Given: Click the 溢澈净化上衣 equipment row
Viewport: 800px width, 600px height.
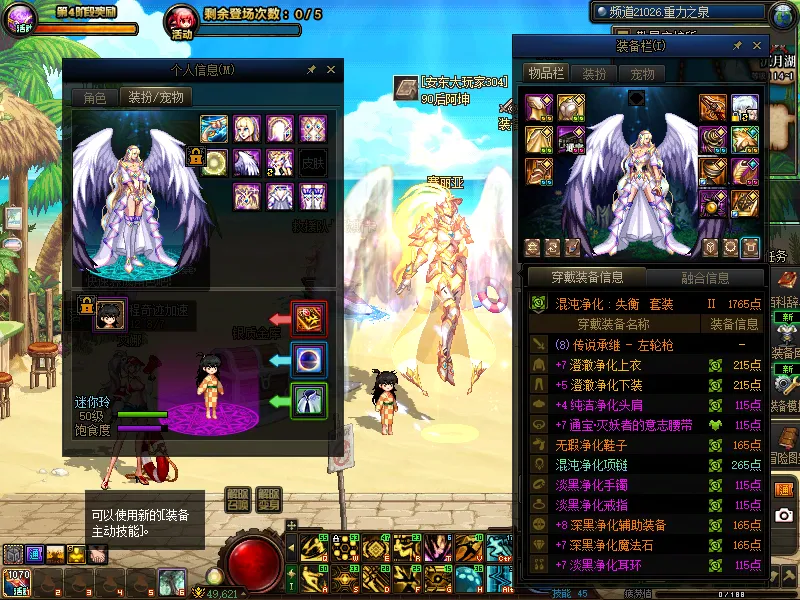Looking at the screenshot, I should [598, 366].
